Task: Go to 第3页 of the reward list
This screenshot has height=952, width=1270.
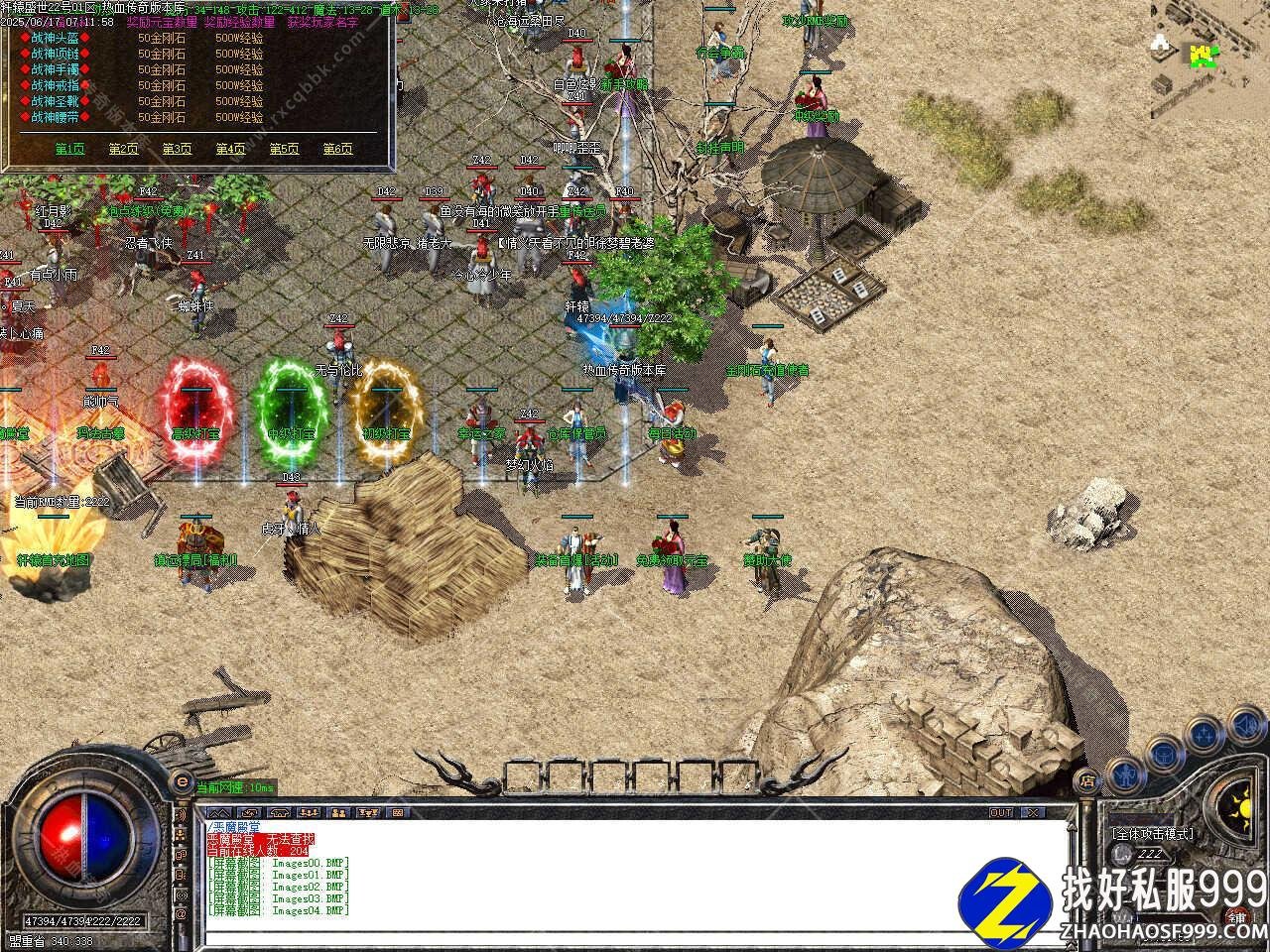Action: (177, 149)
